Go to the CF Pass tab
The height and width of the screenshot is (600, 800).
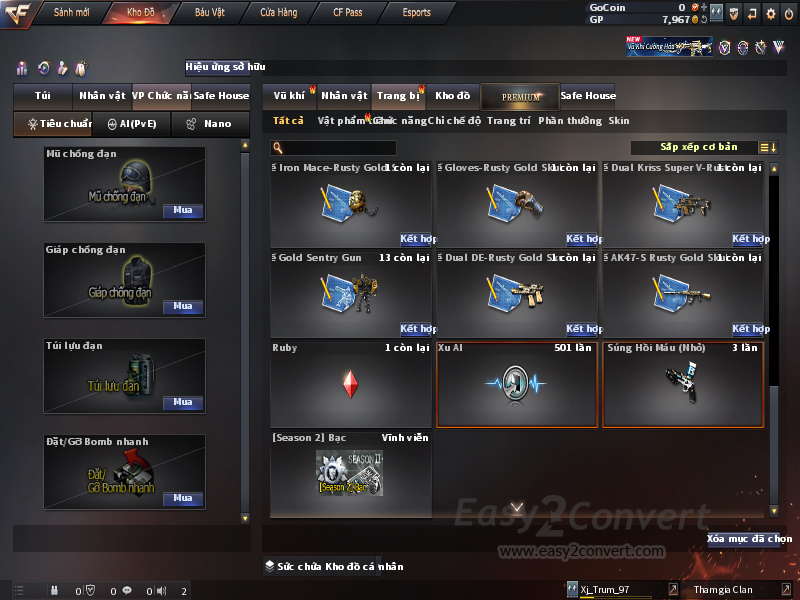pyautogui.click(x=350, y=13)
